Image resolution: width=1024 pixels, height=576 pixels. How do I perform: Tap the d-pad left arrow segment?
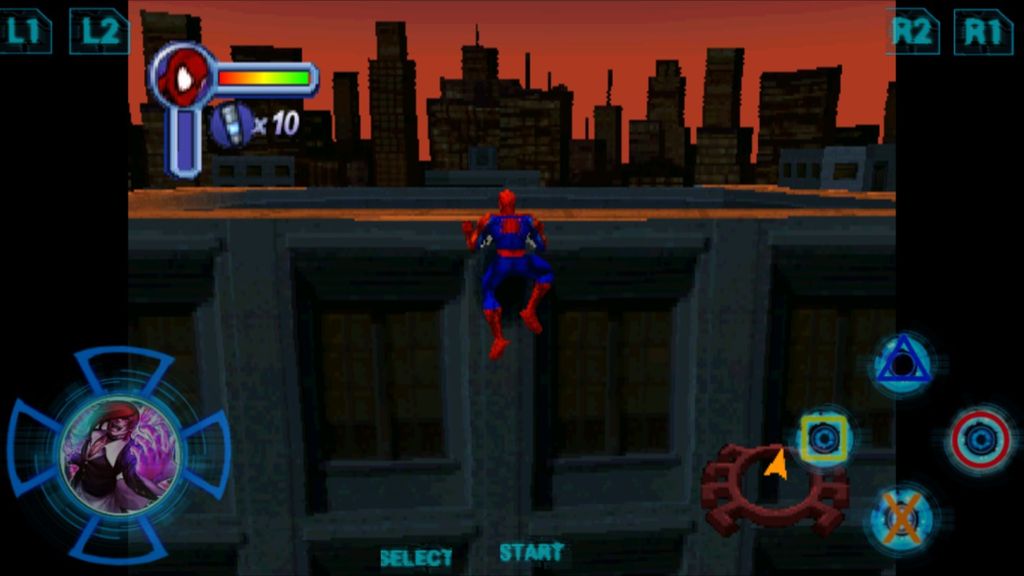32,450
